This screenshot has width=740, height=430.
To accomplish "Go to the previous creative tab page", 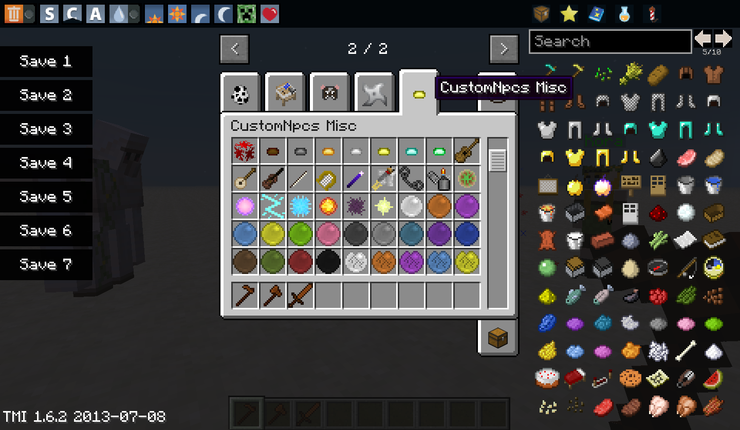I will point(234,48).
